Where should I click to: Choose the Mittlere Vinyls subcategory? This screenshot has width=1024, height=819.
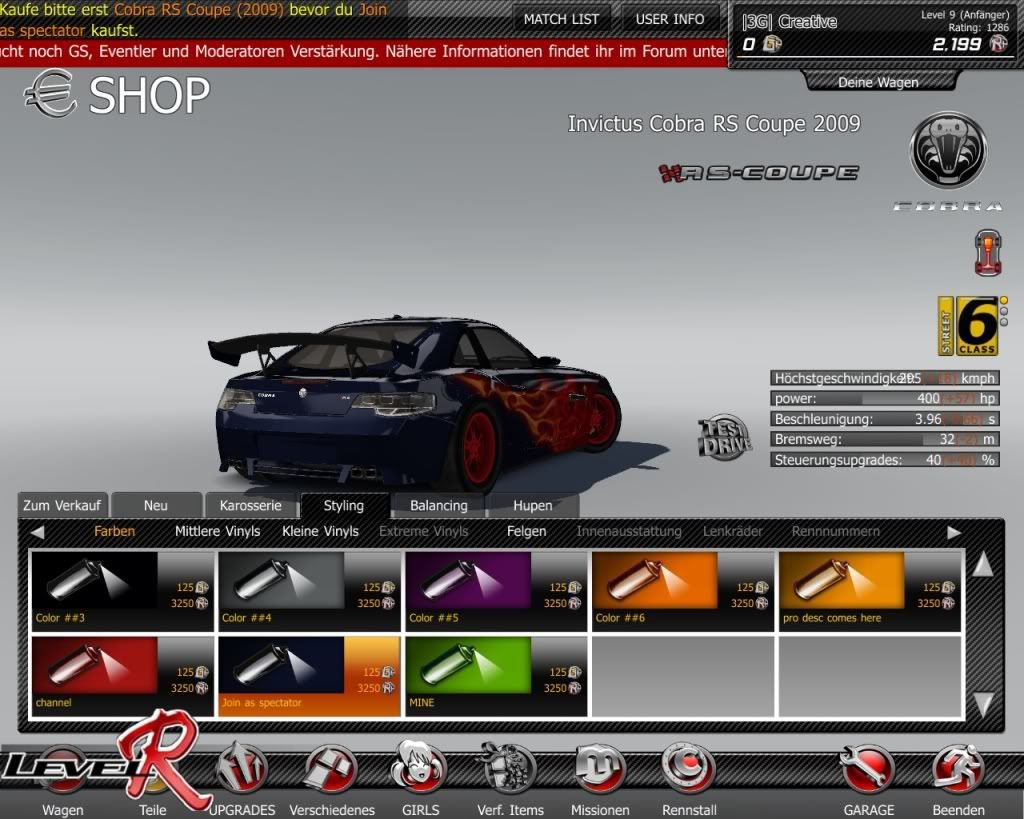[x=217, y=531]
